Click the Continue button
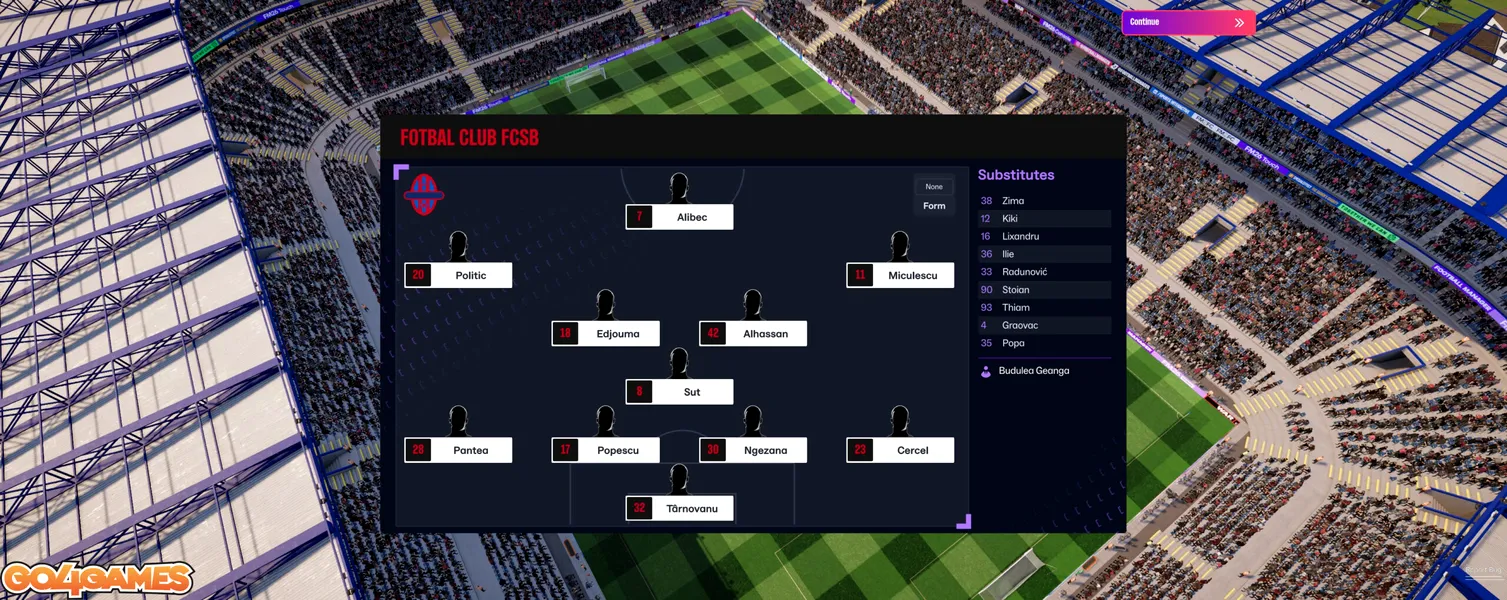 (x=1187, y=22)
